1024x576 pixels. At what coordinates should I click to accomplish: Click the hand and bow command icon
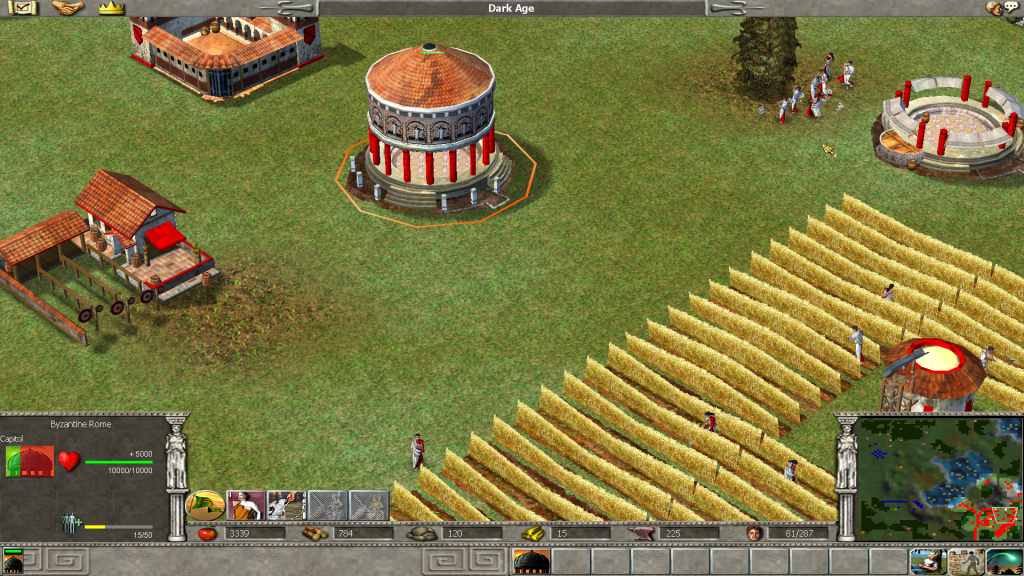[x=286, y=505]
